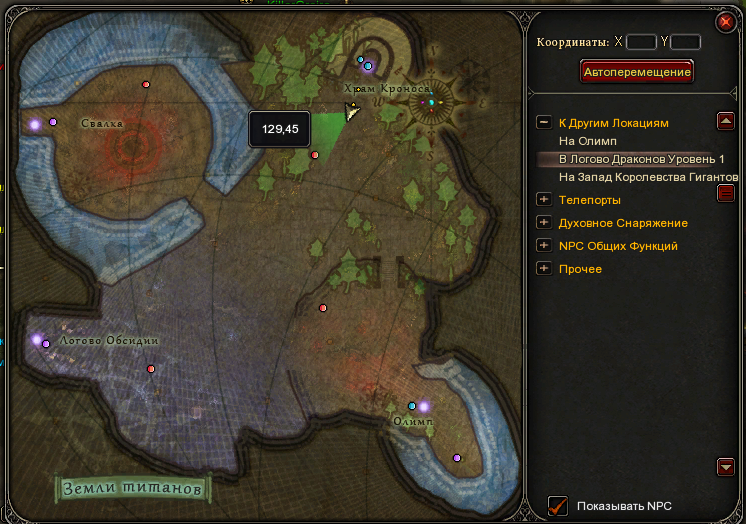Click the Свалка location on the map
The image size is (746, 524).
click(x=101, y=123)
